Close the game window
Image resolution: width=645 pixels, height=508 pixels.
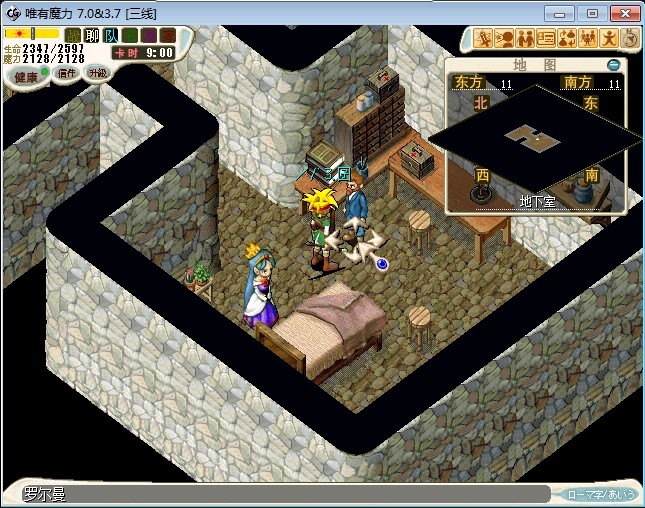coord(621,13)
